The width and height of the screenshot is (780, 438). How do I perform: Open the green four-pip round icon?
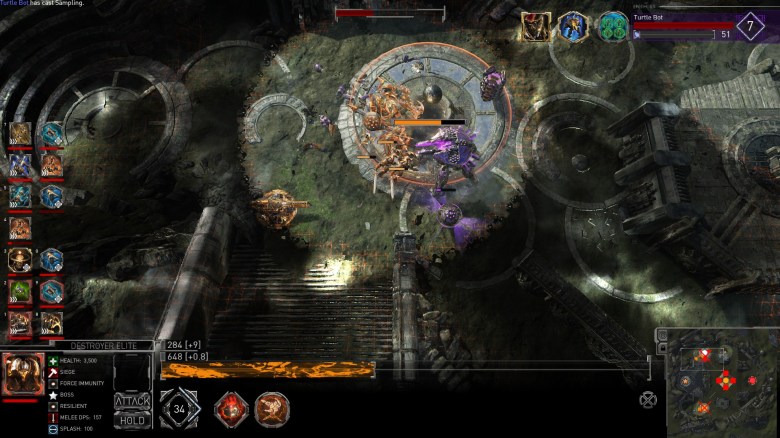[x=612, y=27]
